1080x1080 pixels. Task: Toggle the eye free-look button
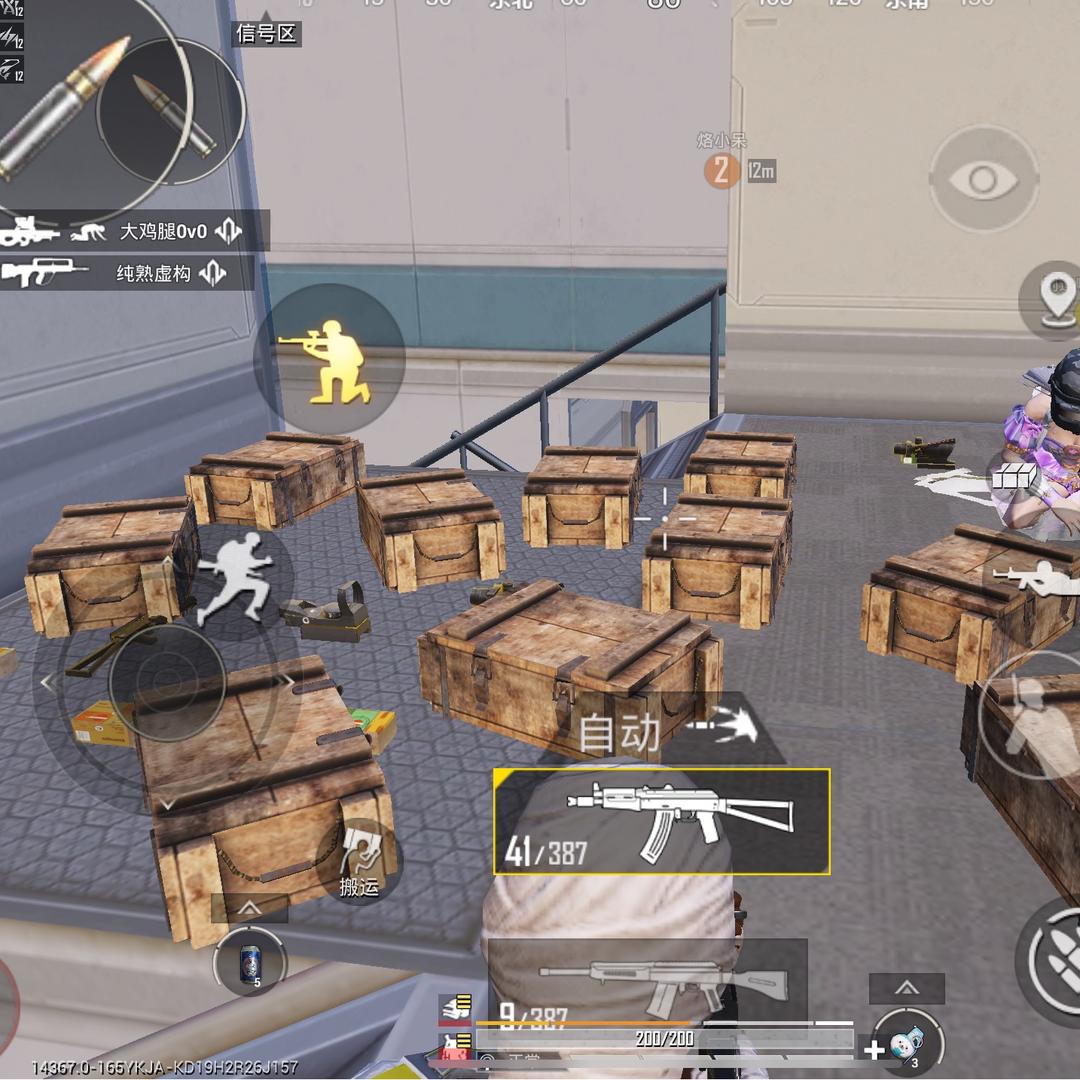click(x=983, y=180)
